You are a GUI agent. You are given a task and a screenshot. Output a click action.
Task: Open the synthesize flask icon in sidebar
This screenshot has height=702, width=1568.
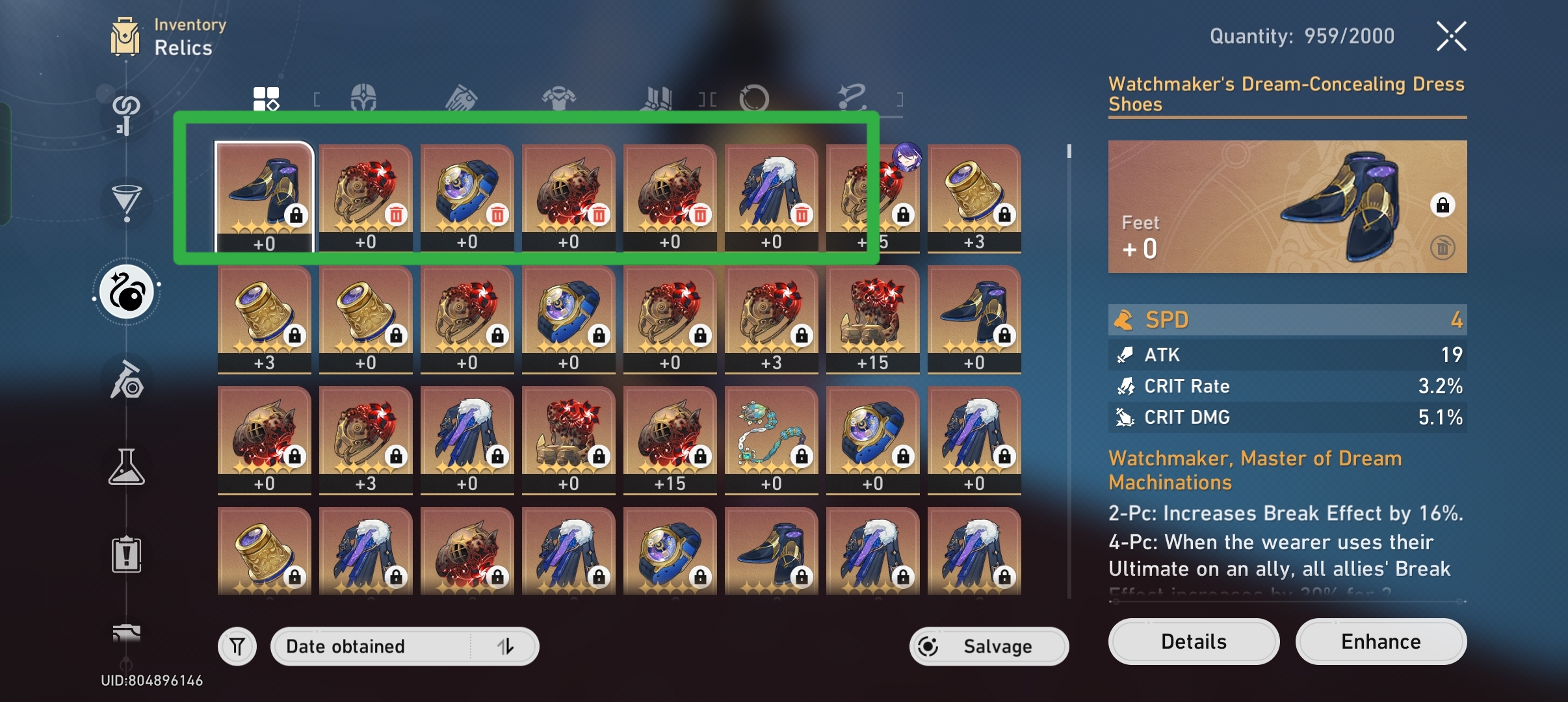127,467
